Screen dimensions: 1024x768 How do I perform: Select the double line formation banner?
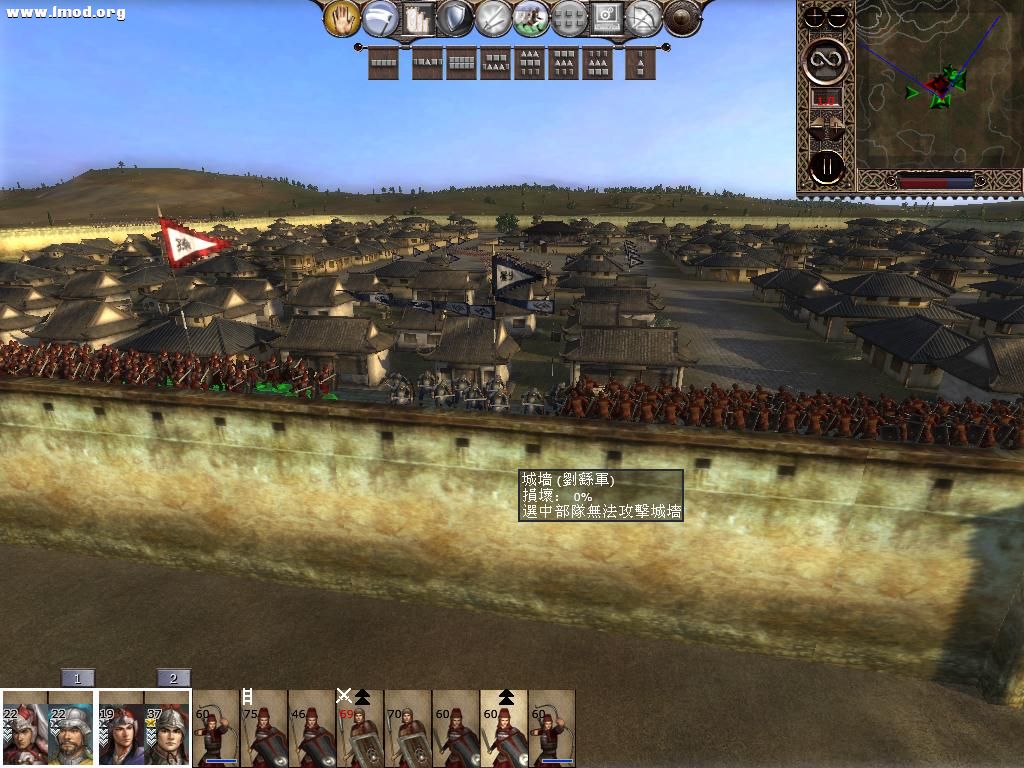[461, 63]
